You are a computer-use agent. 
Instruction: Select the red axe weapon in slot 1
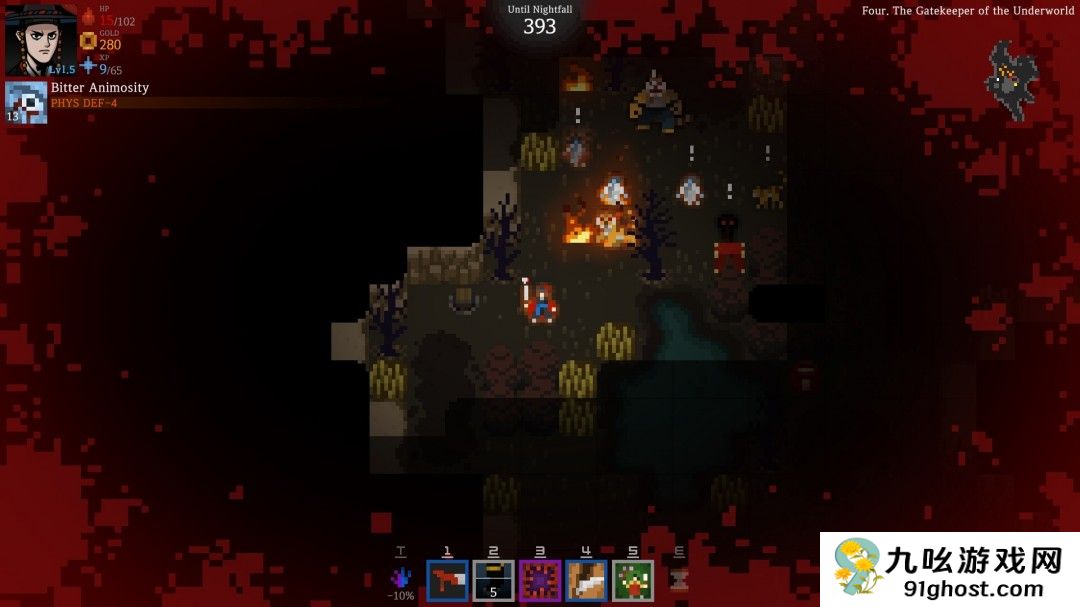pyautogui.click(x=447, y=580)
